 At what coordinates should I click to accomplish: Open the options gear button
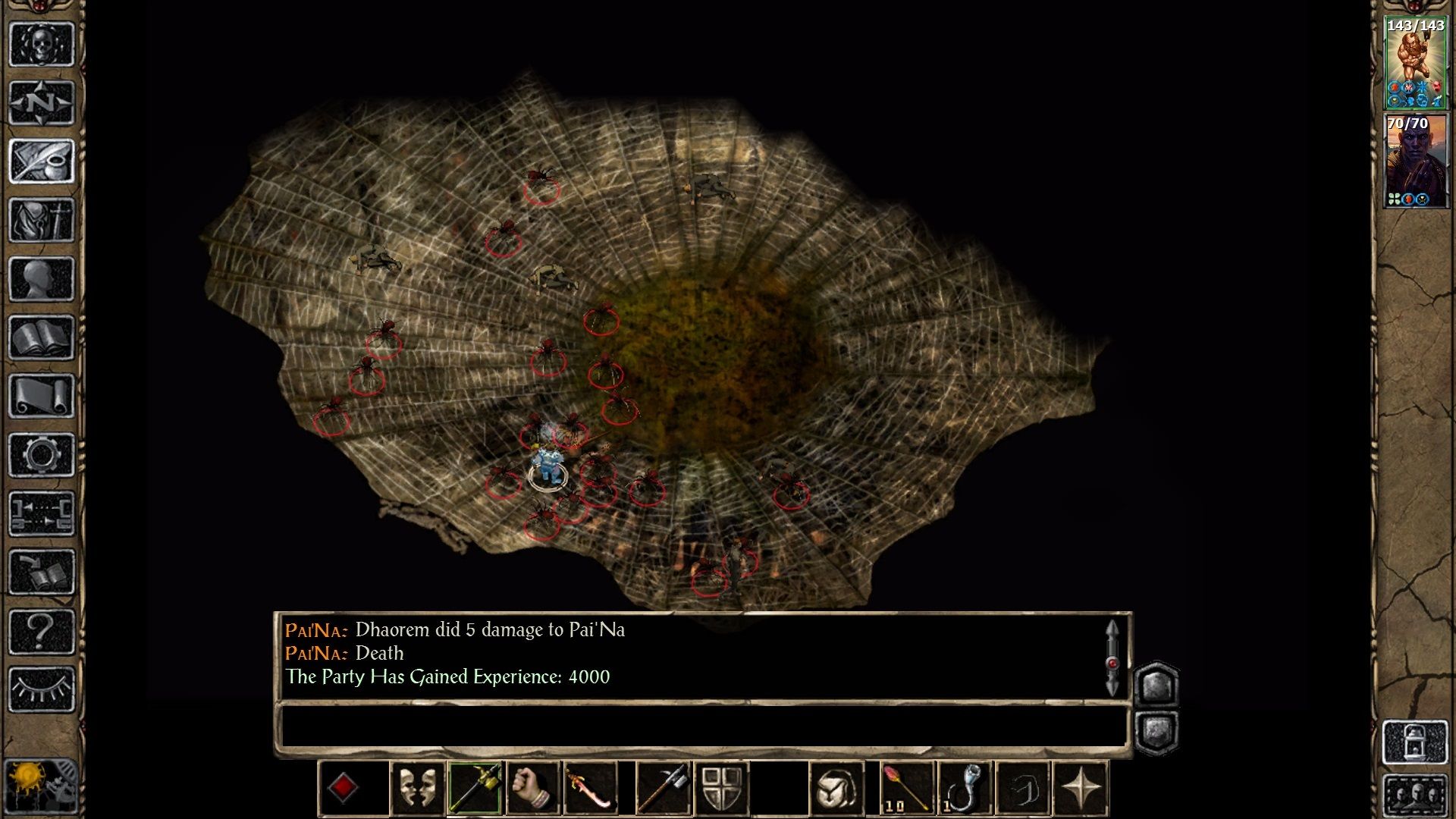(x=41, y=455)
